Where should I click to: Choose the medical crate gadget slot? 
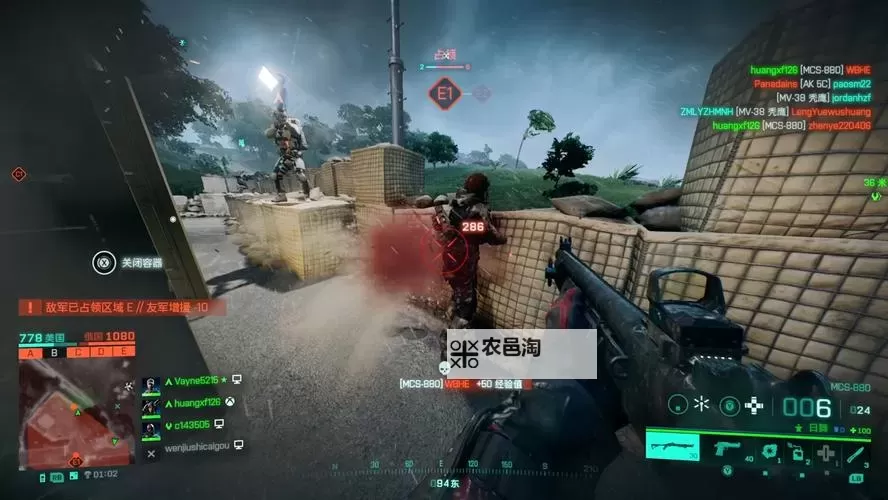(x=825, y=452)
